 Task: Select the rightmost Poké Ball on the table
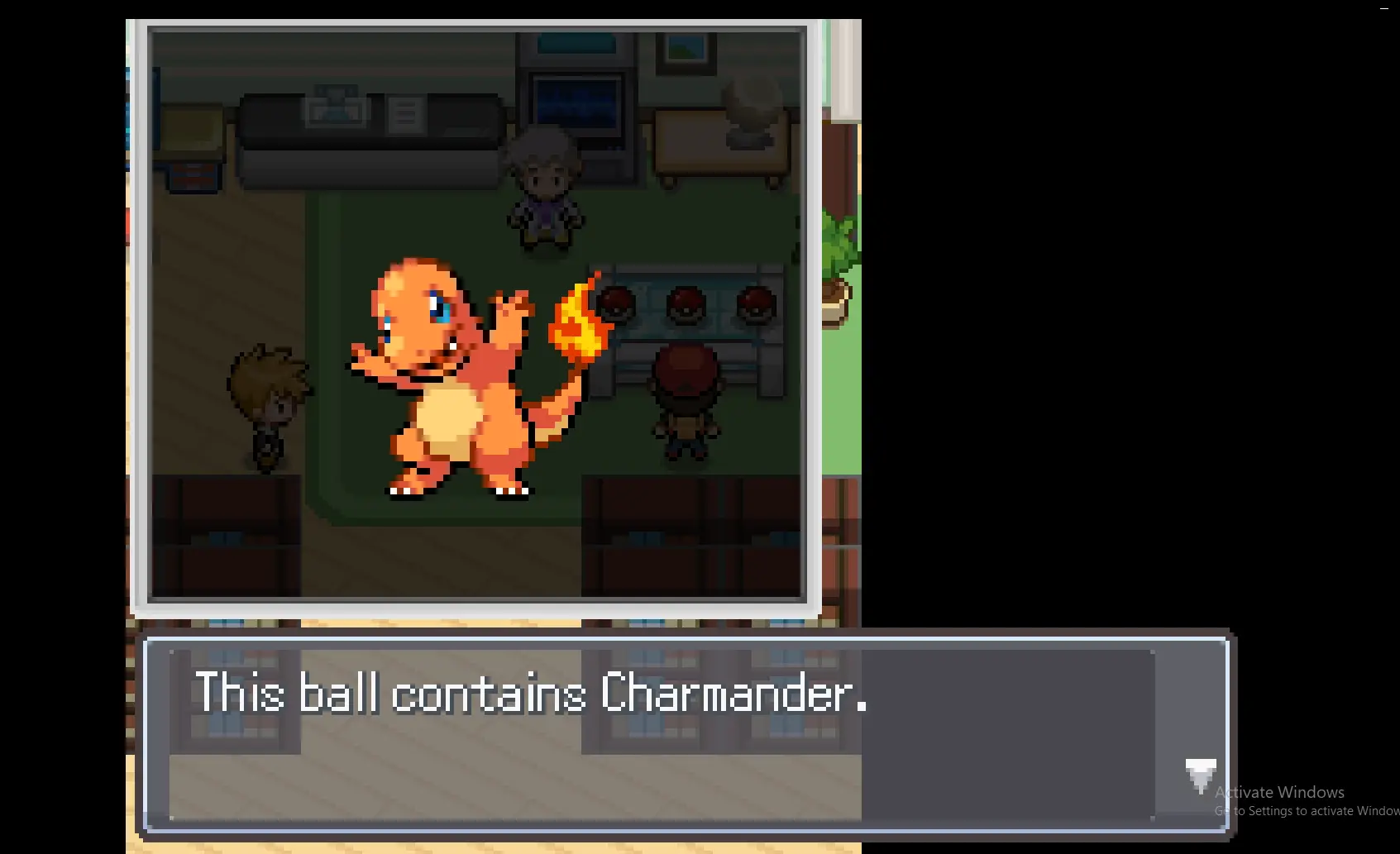pos(753,303)
